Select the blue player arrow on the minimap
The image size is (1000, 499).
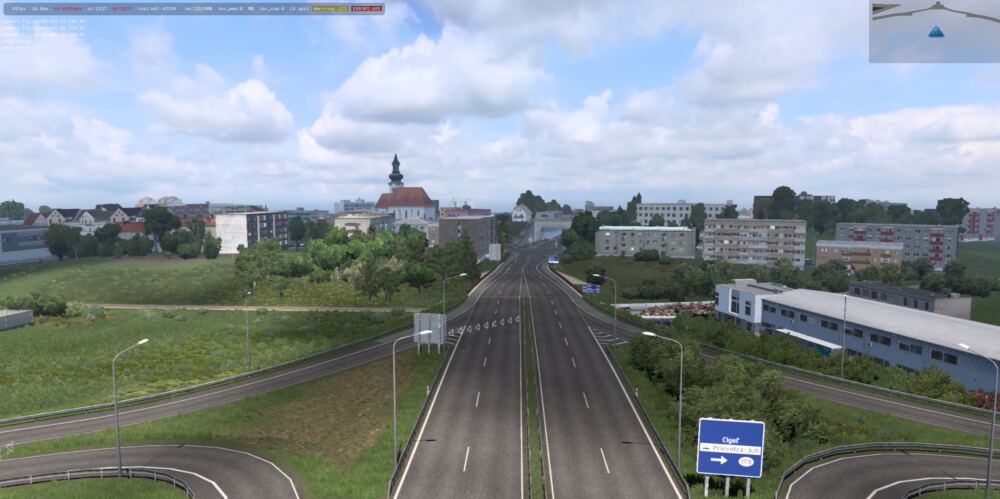coord(936,32)
